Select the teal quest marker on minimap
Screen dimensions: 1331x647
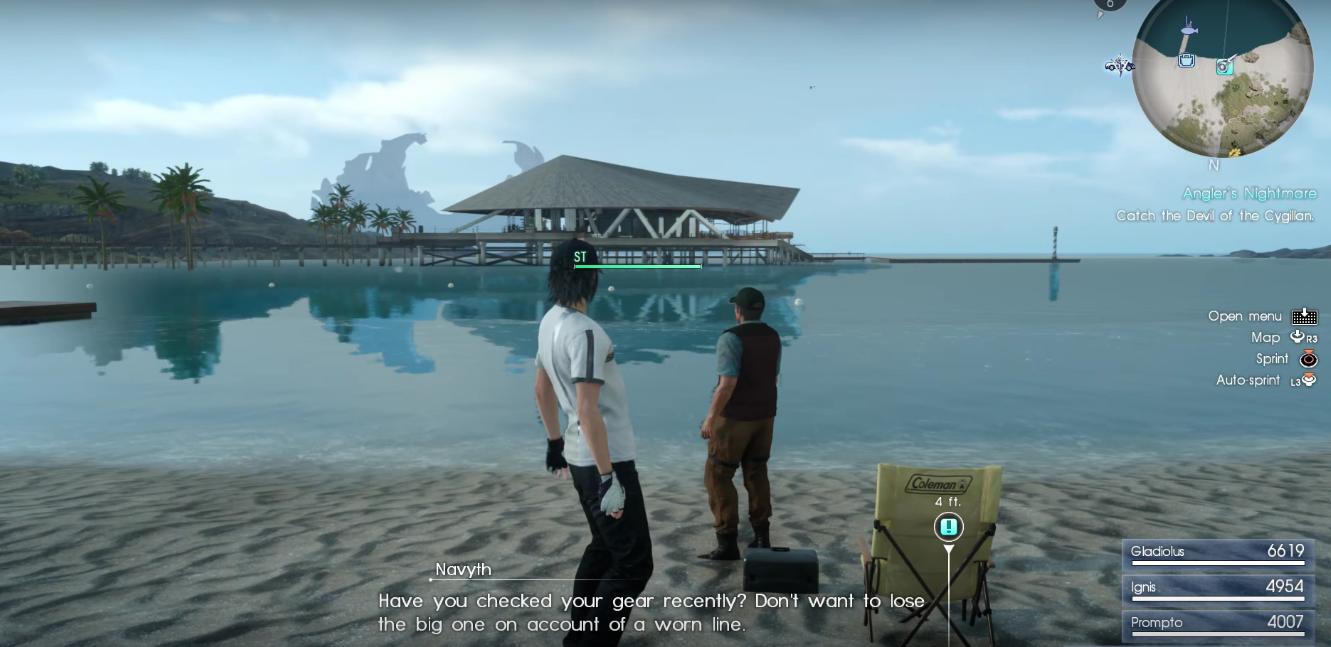1224,67
